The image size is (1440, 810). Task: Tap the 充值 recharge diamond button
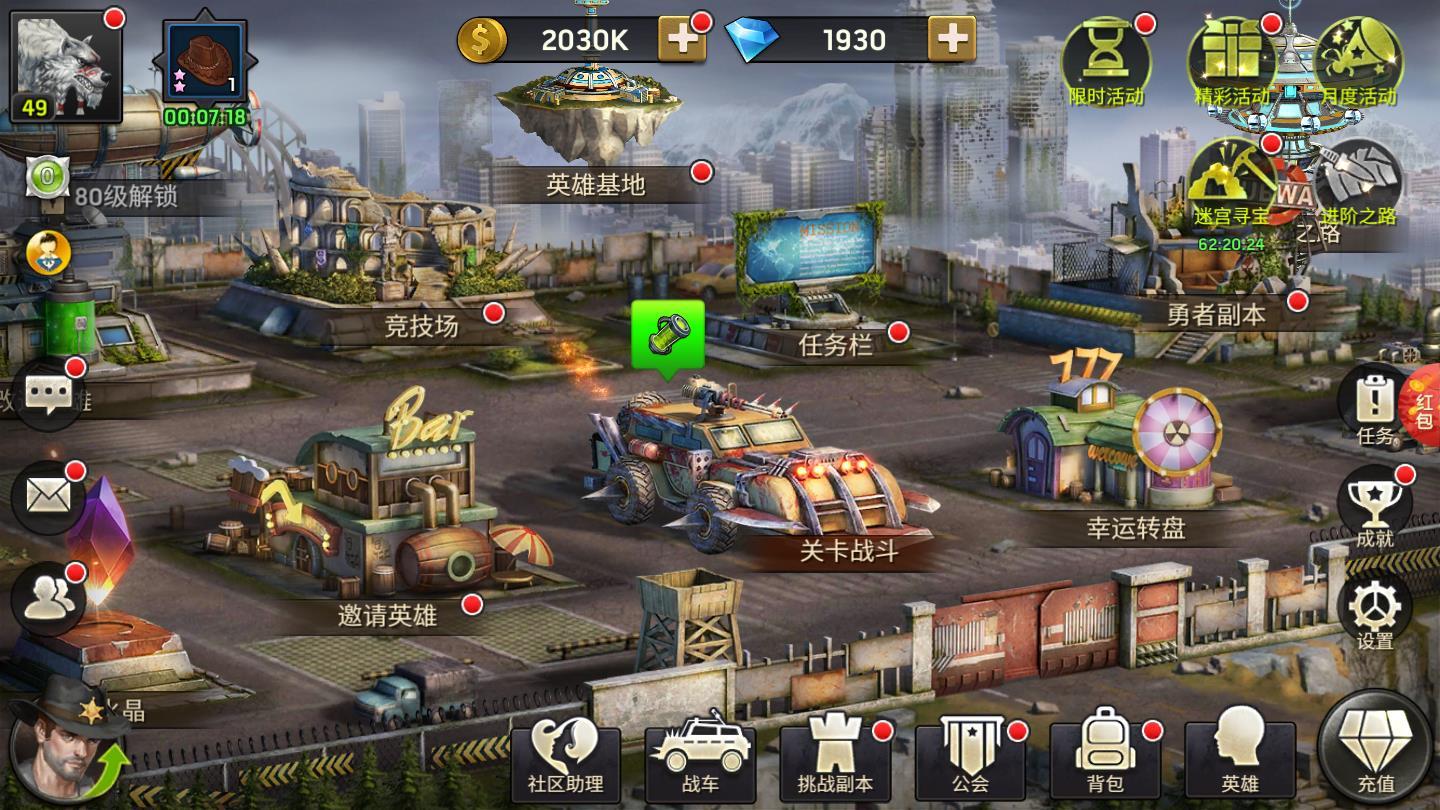pyautogui.click(x=1376, y=750)
